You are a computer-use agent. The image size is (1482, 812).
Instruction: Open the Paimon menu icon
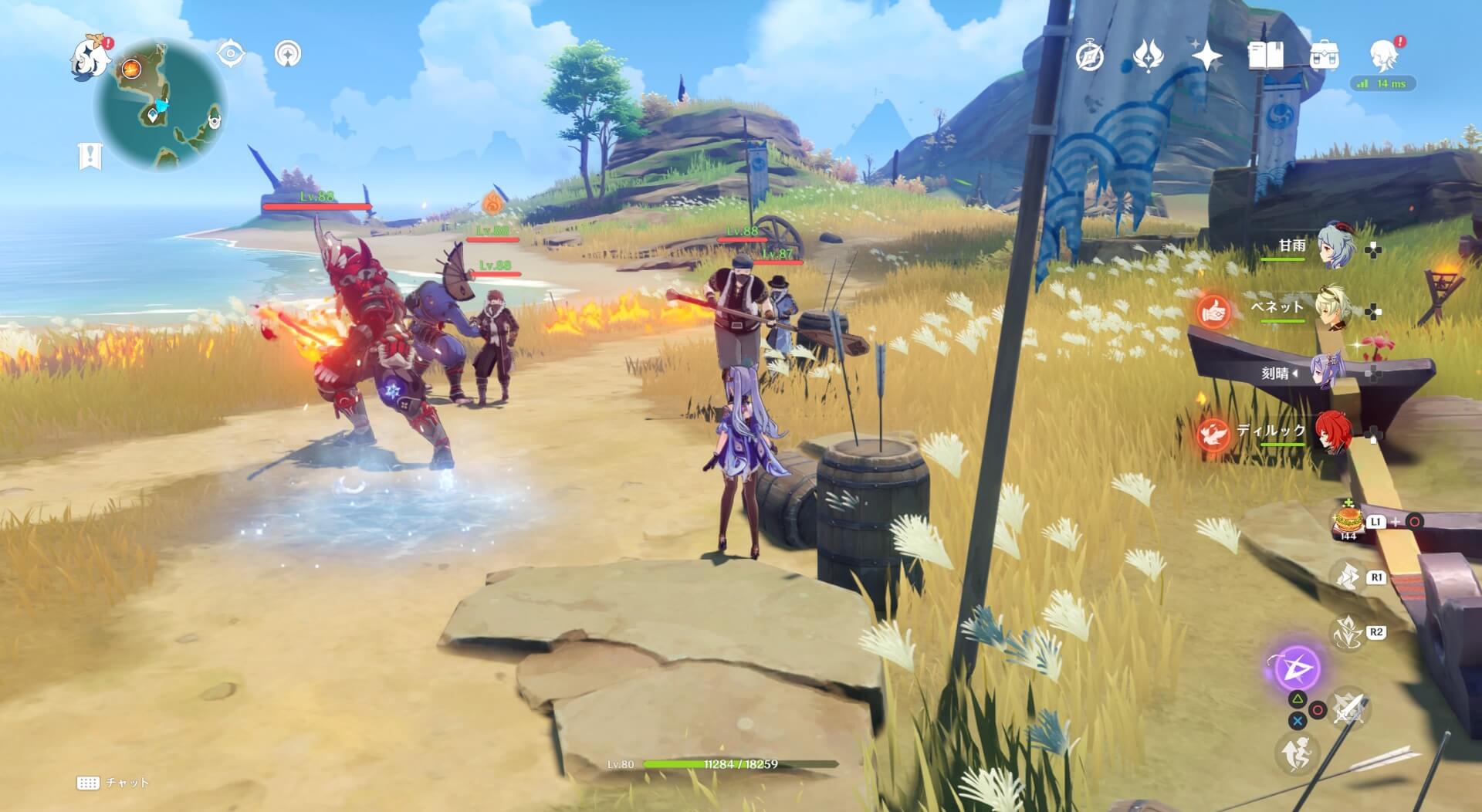(x=90, y=56)
